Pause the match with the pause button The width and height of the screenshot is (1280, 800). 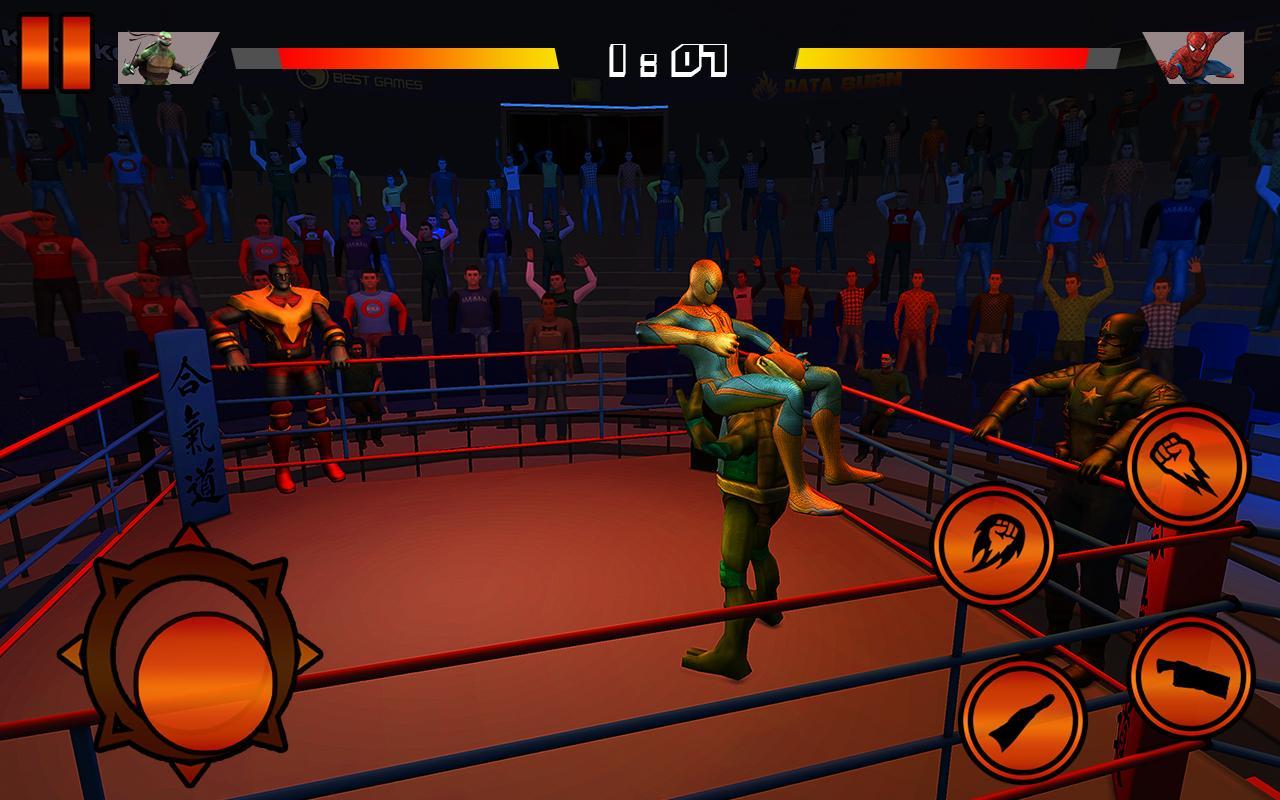[x=55, y=53]
